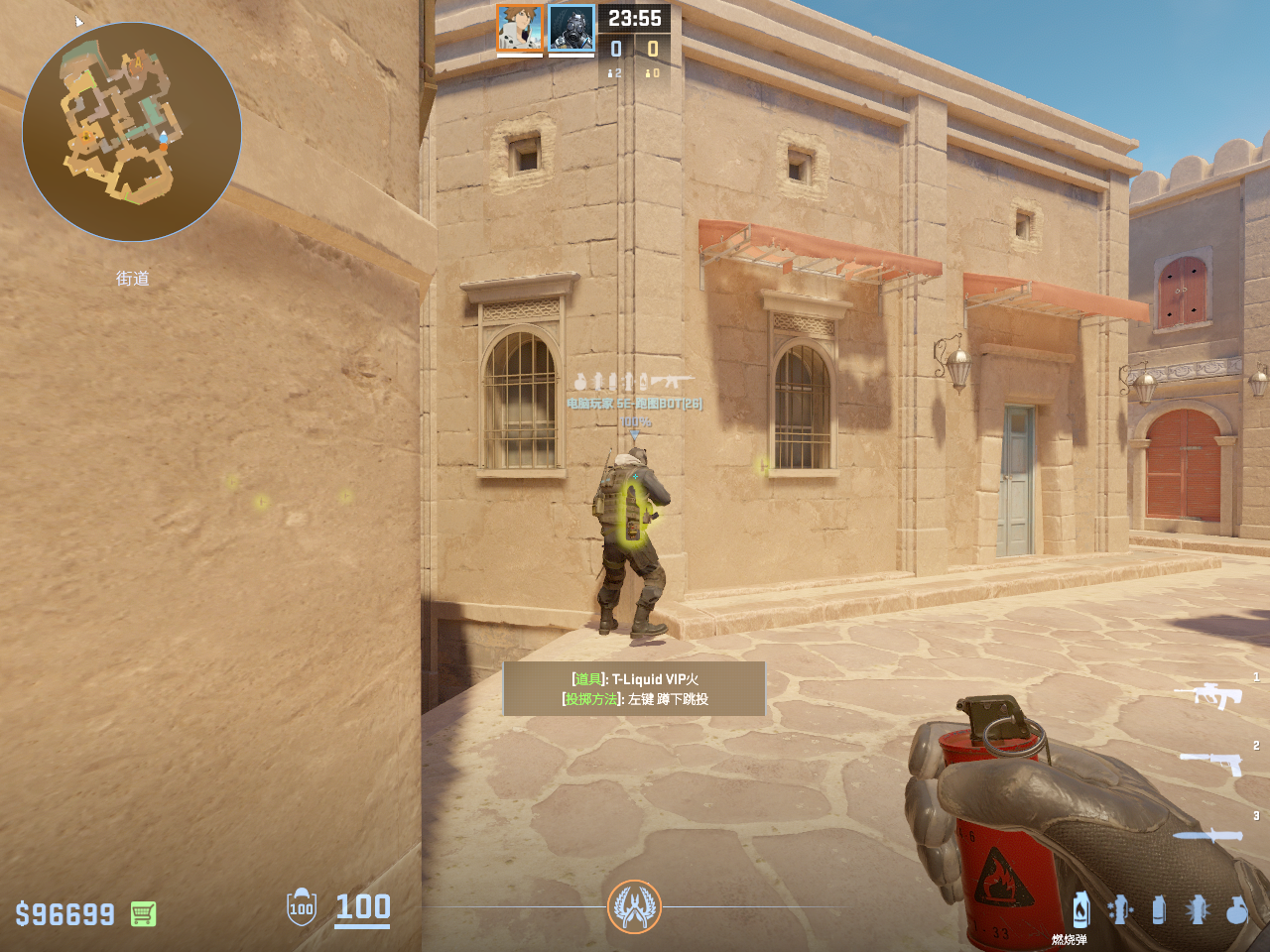Select the orange-framed player avatar
The image size is (1270, 952).
(520, 28)
